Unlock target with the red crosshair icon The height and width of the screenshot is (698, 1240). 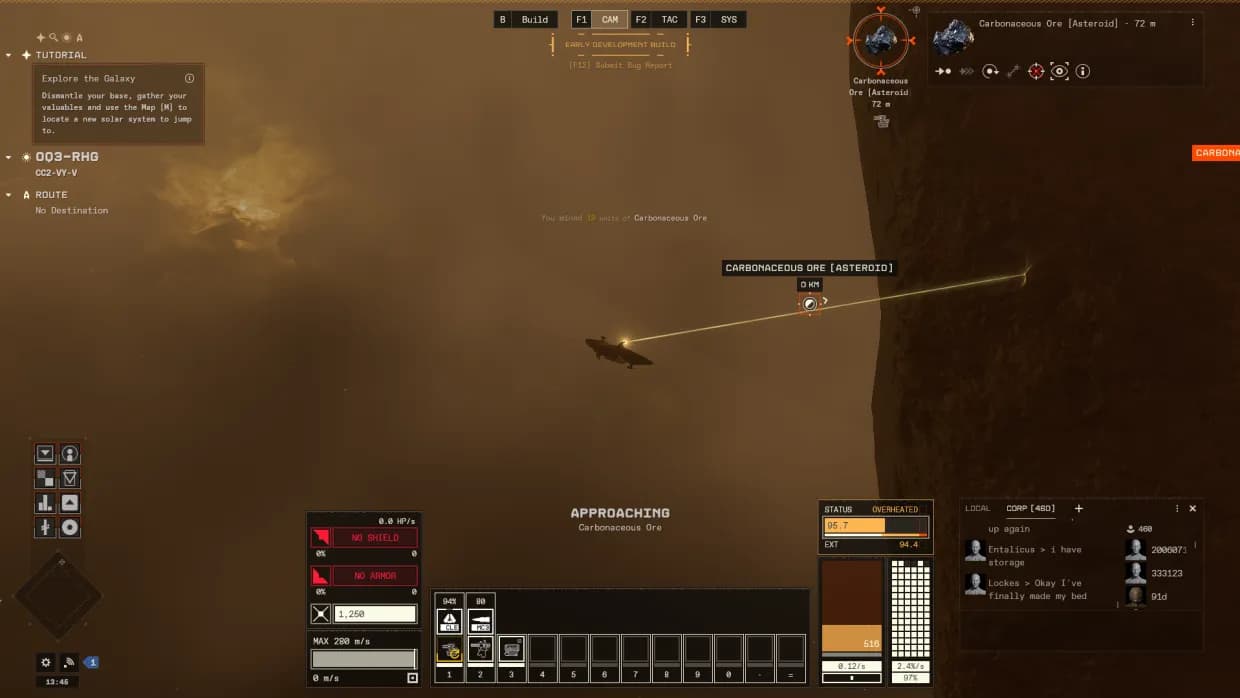tap(1036, 71)
